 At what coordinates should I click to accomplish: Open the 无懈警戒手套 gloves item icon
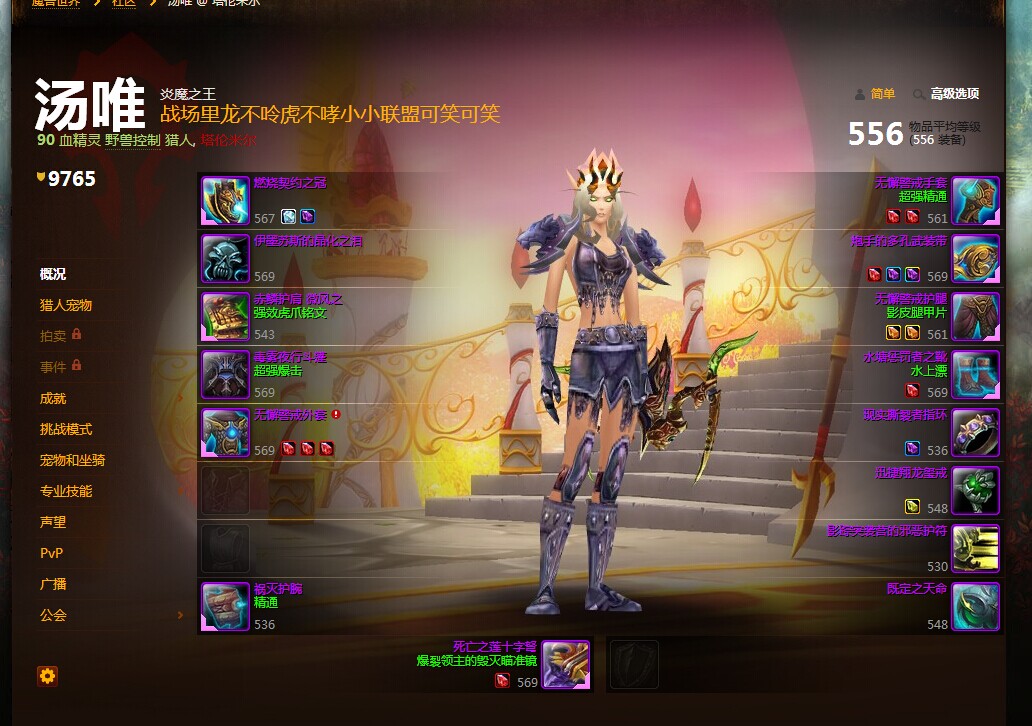[x=975, y=201]
